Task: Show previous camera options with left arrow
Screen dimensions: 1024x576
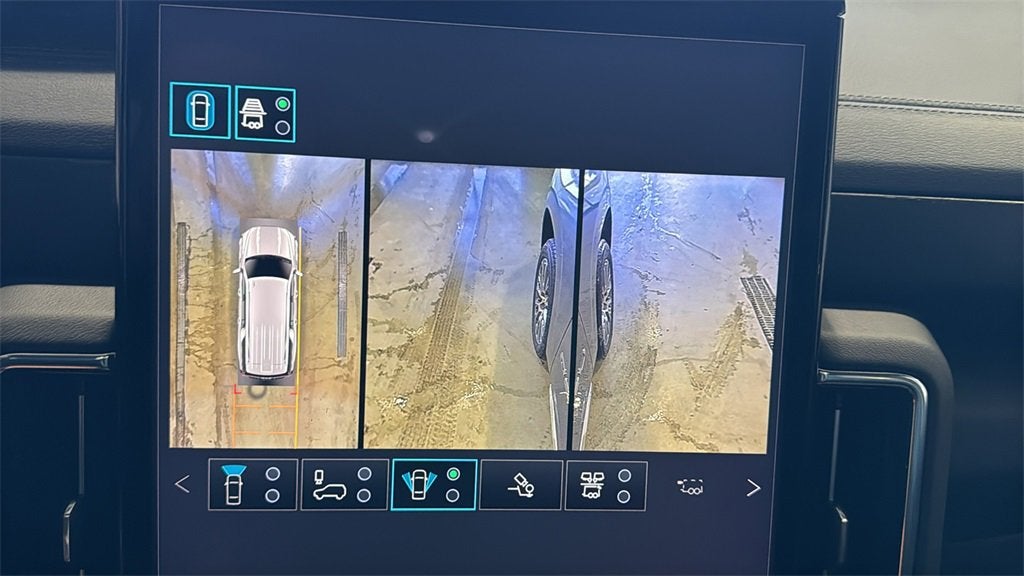Action: [182, 485]
